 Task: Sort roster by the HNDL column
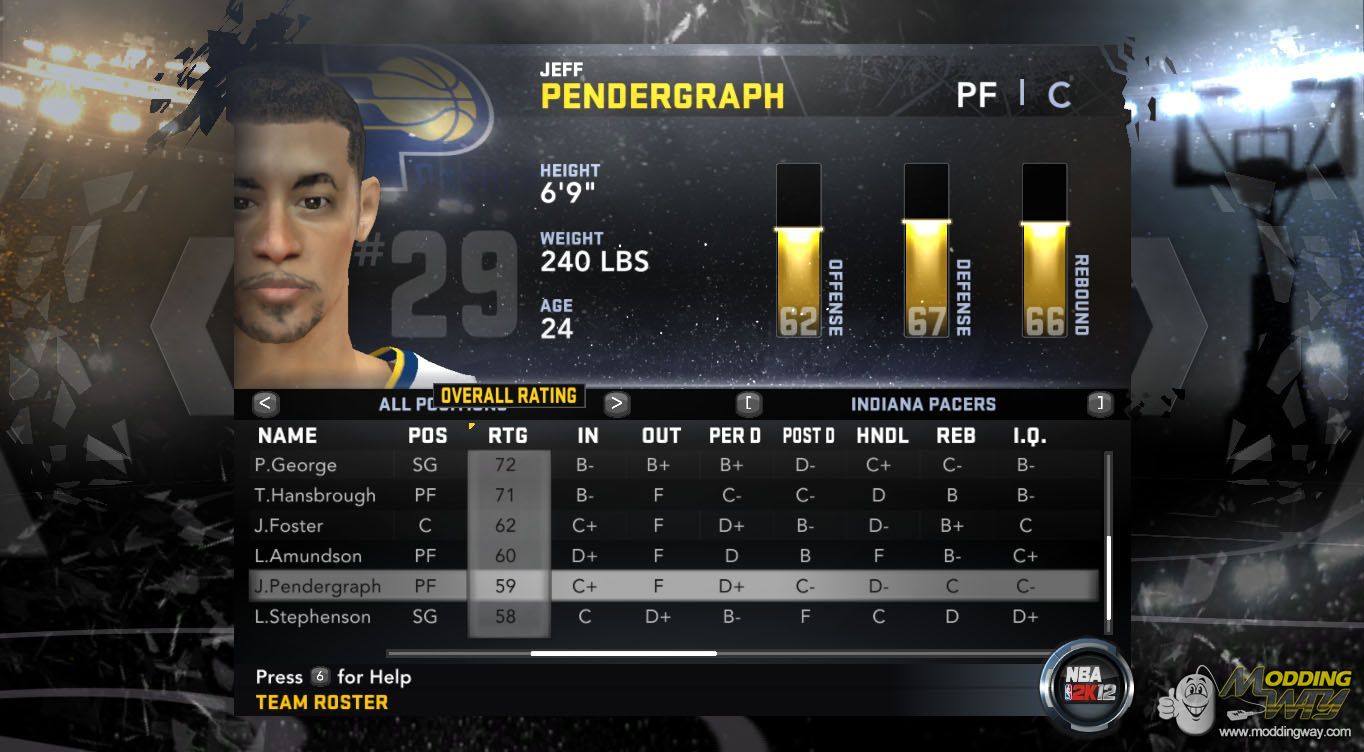click(882, 436)
